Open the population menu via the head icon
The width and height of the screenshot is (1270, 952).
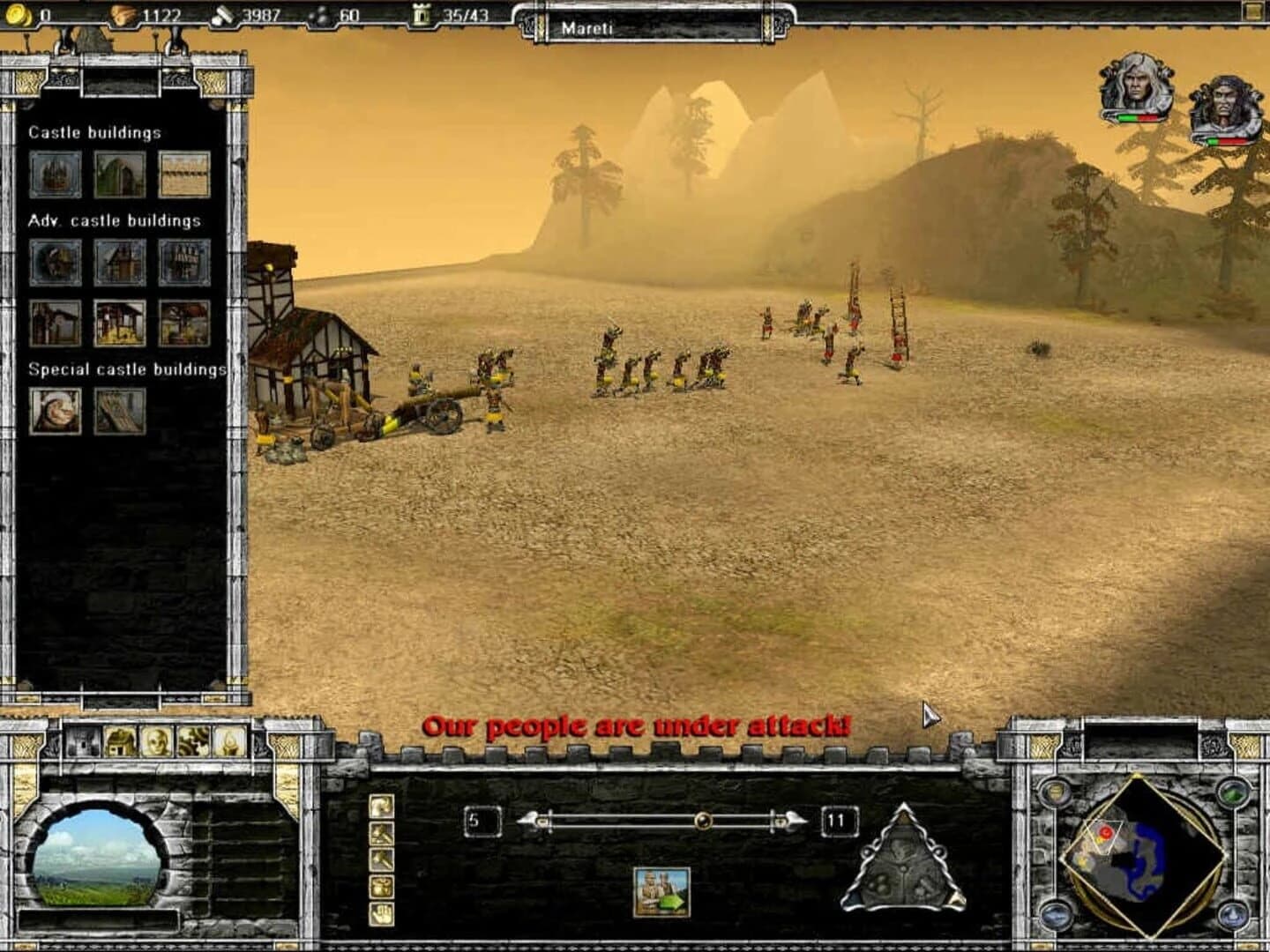click(x=155, y=740)
